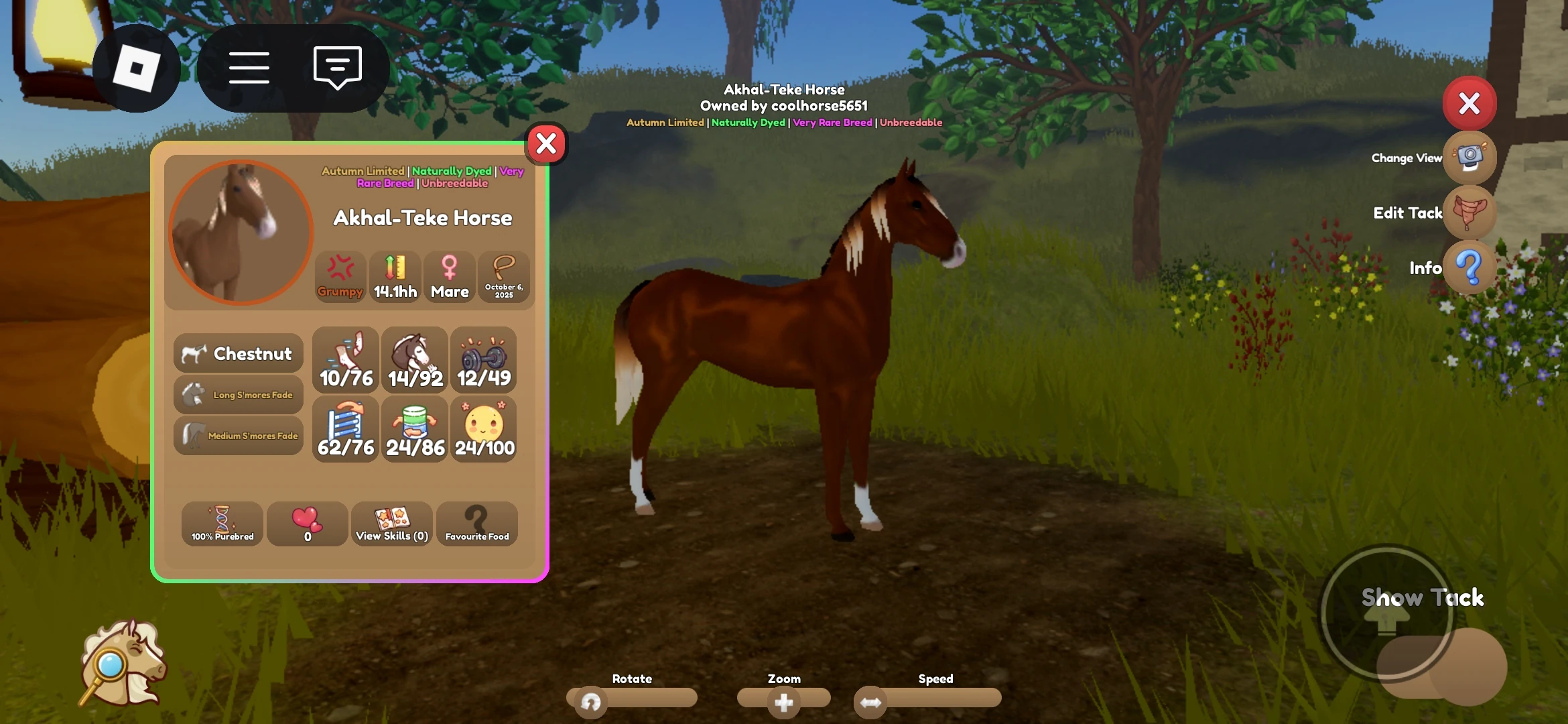Open the chat bubble panel
This screenshot has width=1568, height=724.
tap(336, 67)
